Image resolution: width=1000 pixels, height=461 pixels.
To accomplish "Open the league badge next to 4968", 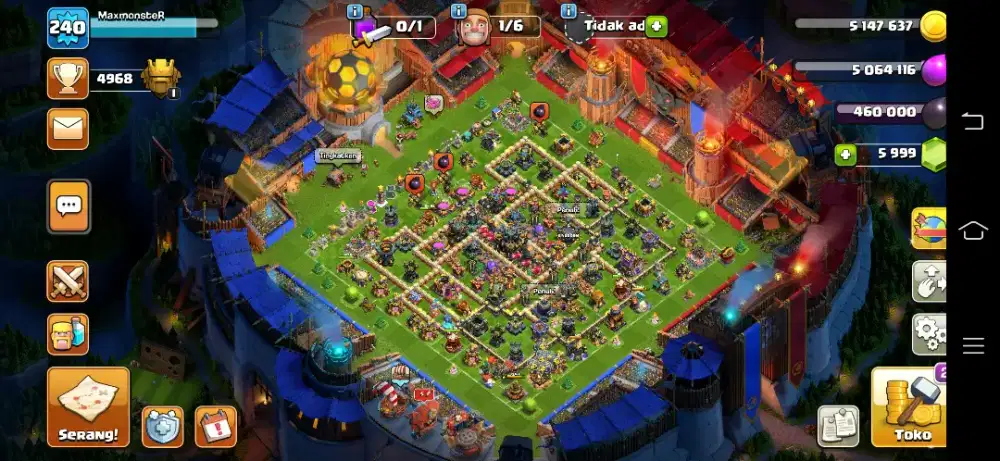I will [161, 78].
